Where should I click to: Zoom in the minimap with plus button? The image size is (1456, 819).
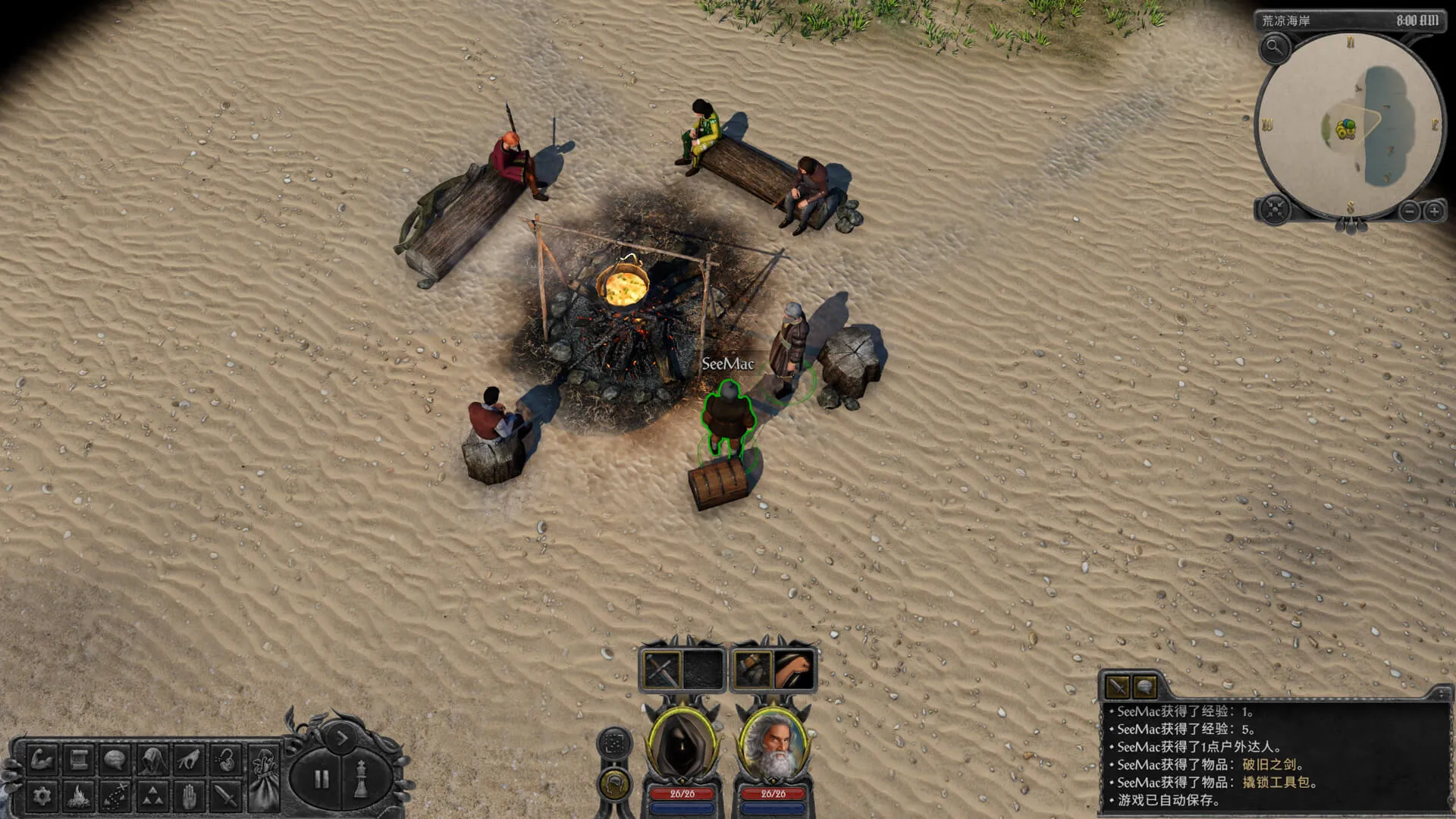point(1434,212)
